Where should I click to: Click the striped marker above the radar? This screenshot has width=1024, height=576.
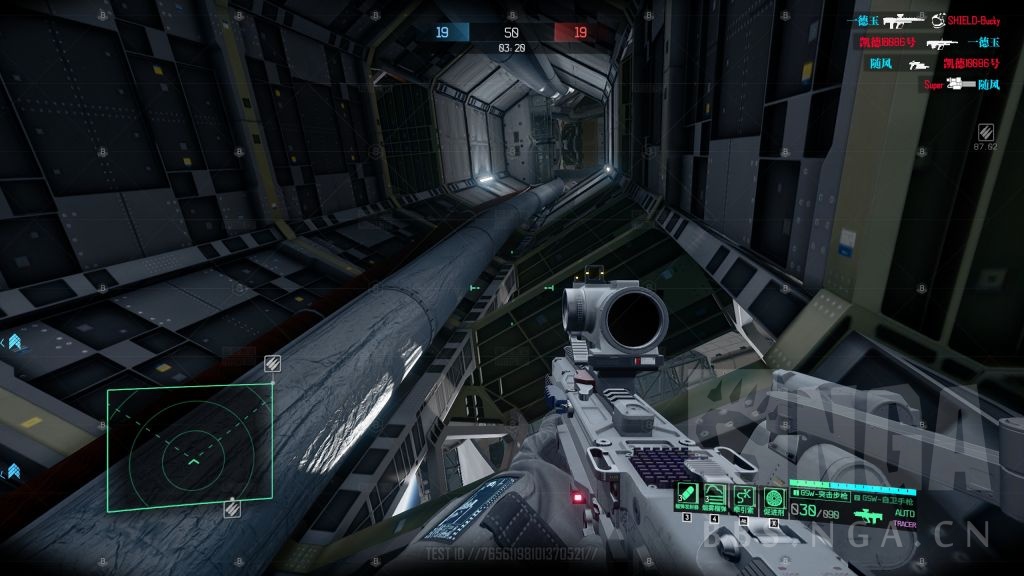[272, 363]
